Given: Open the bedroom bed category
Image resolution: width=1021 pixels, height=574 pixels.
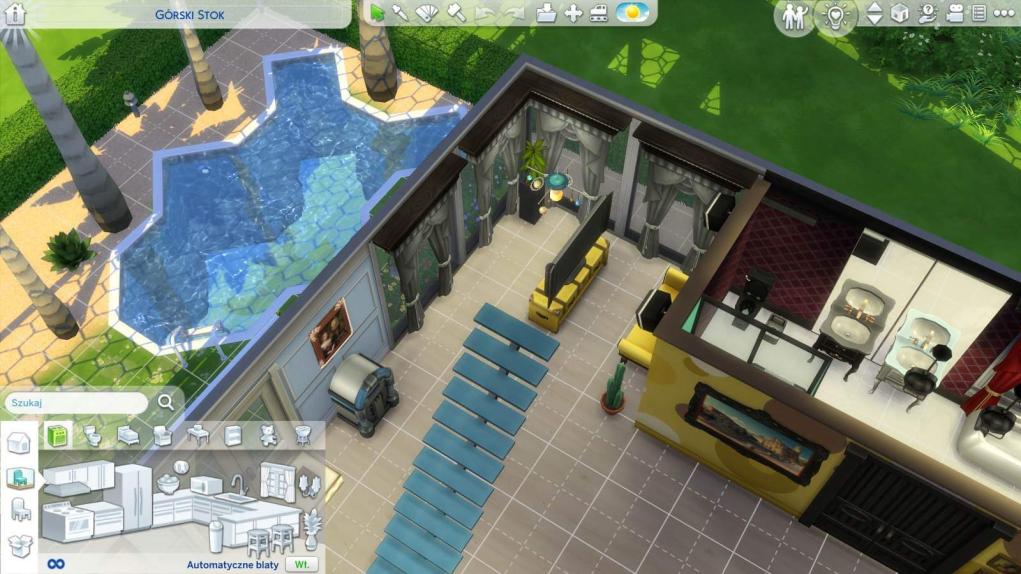Looking at the screenshot, I should pos(127,436).
